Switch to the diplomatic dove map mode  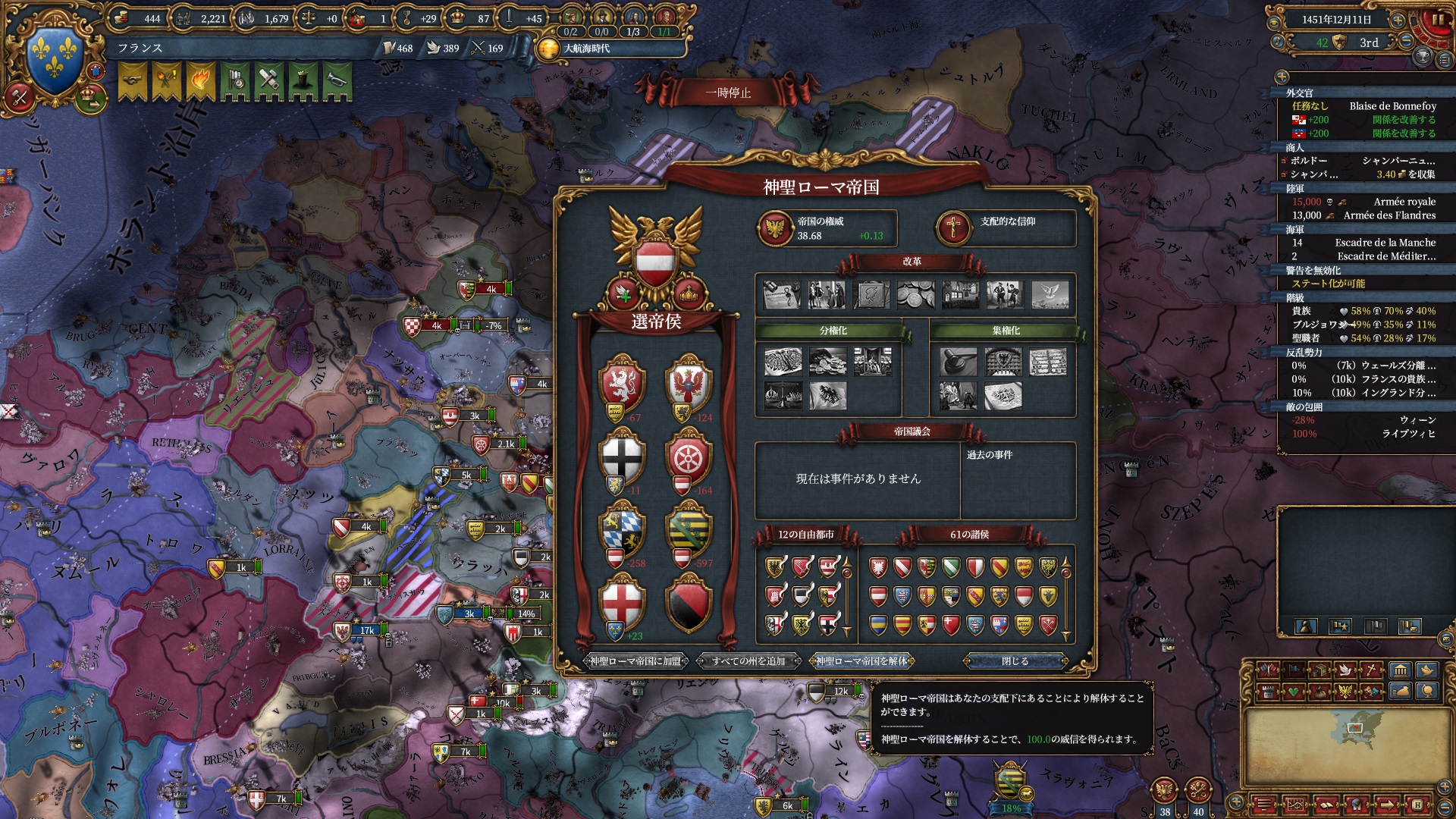tap(1345, 670)
